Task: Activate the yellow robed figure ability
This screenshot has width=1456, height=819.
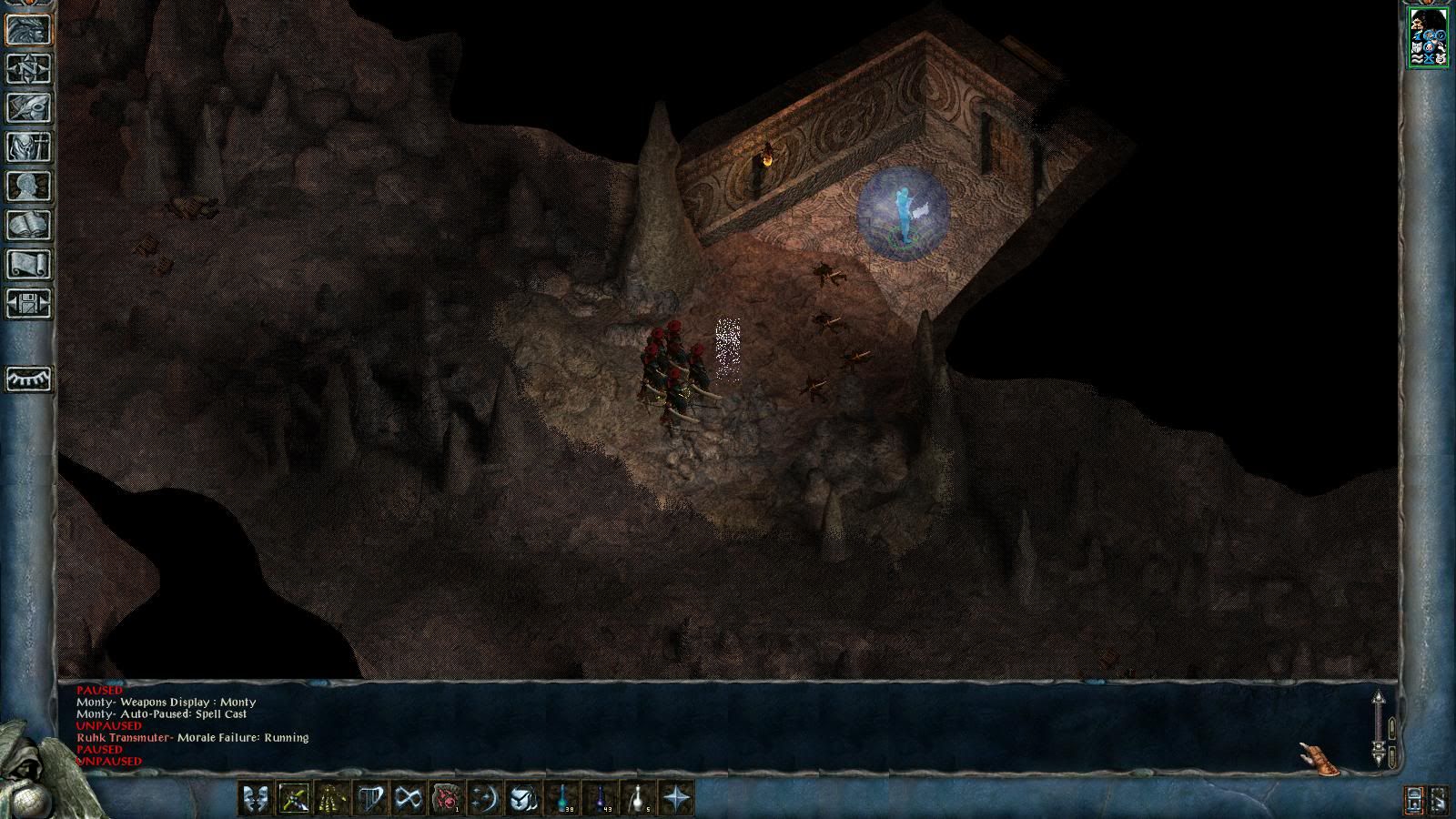Action: pos(331,799)
